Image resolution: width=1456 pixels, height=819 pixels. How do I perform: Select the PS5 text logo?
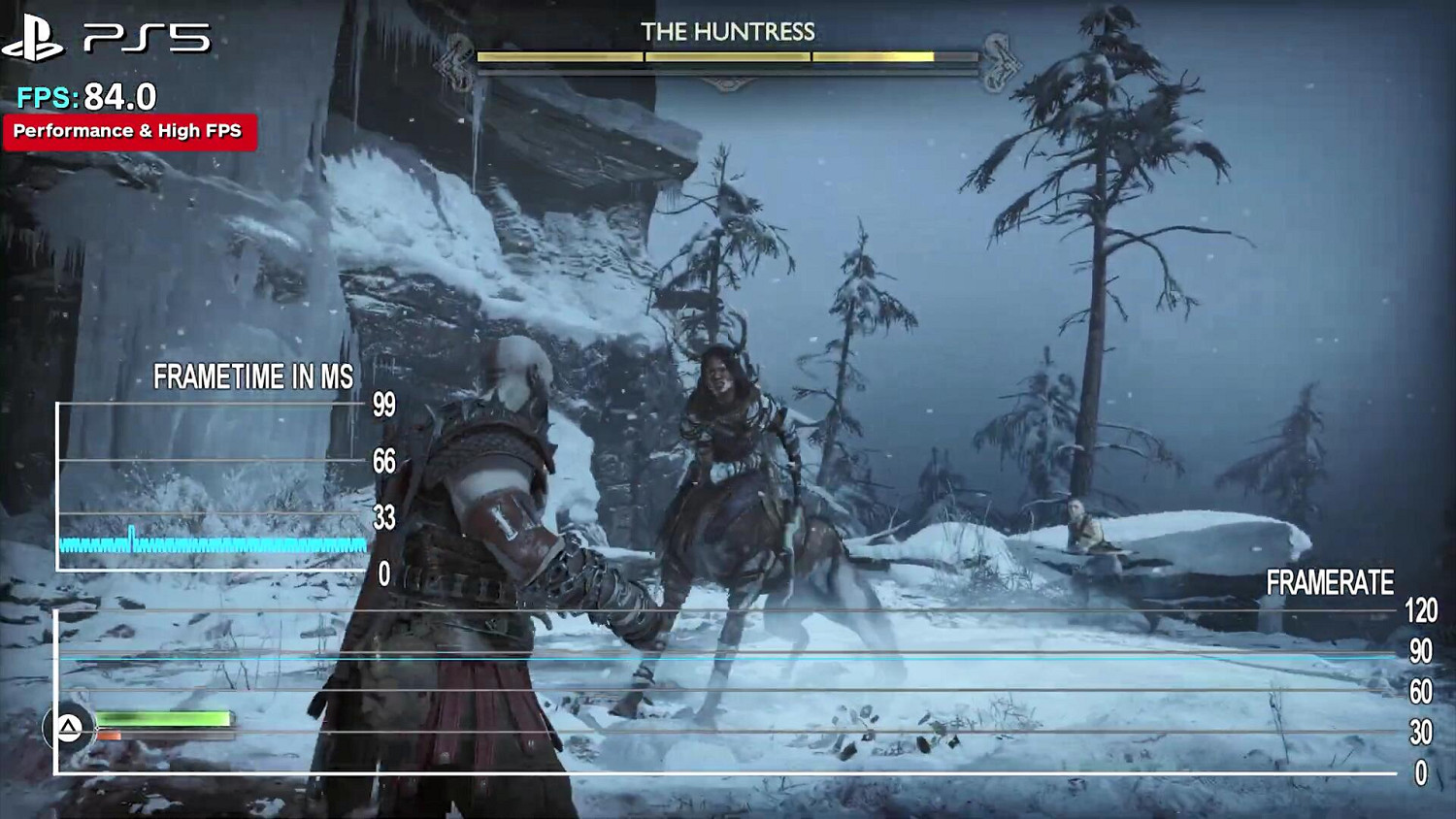click(146, 37)
